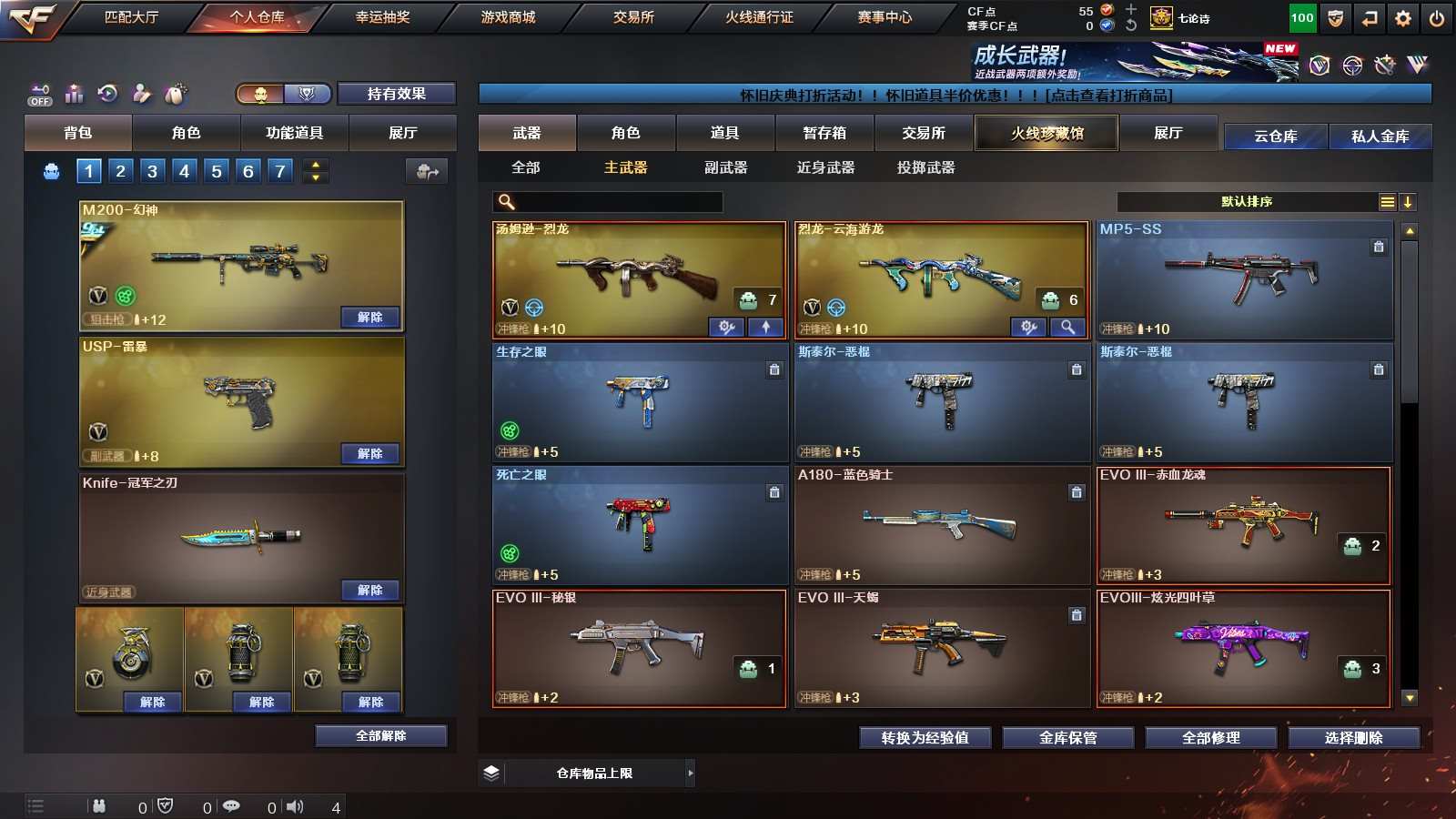Click the 全部修理 repair-all button
This screenshot has height=819, width=1456.
coord(1210,738)
